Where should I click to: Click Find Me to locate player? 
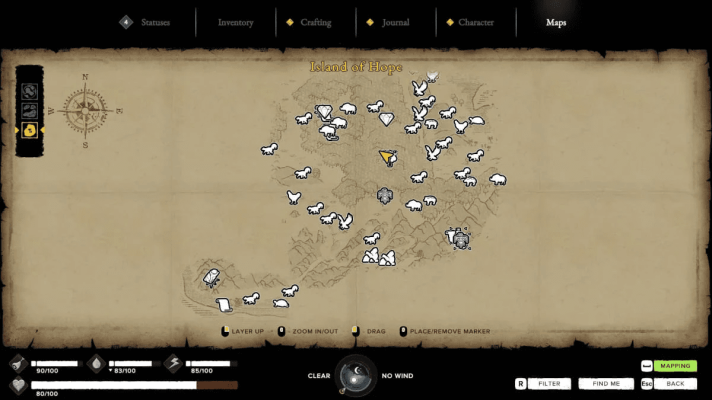click(x=606, y=383)
